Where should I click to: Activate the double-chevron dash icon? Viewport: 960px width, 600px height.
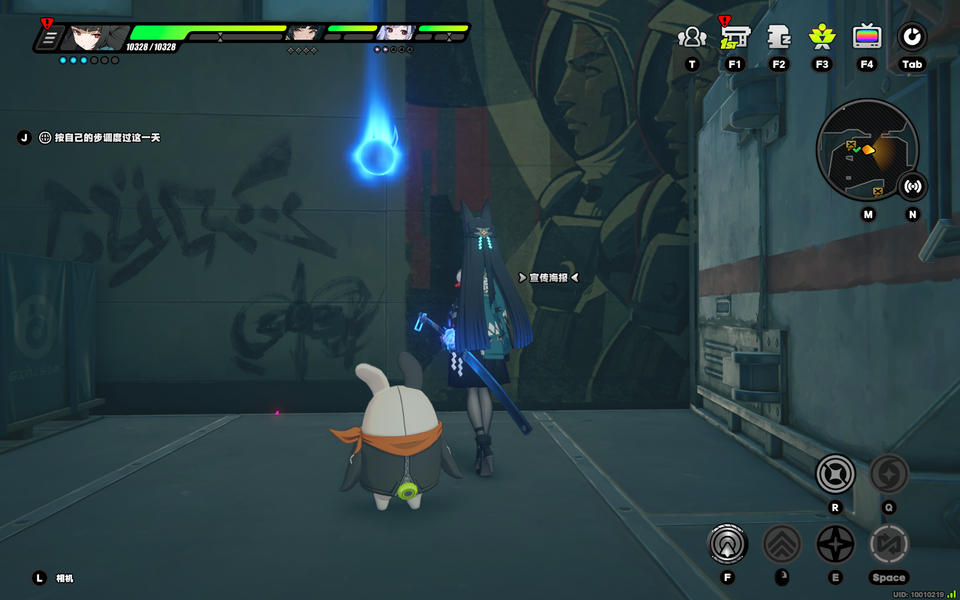(x=782, y=544)
